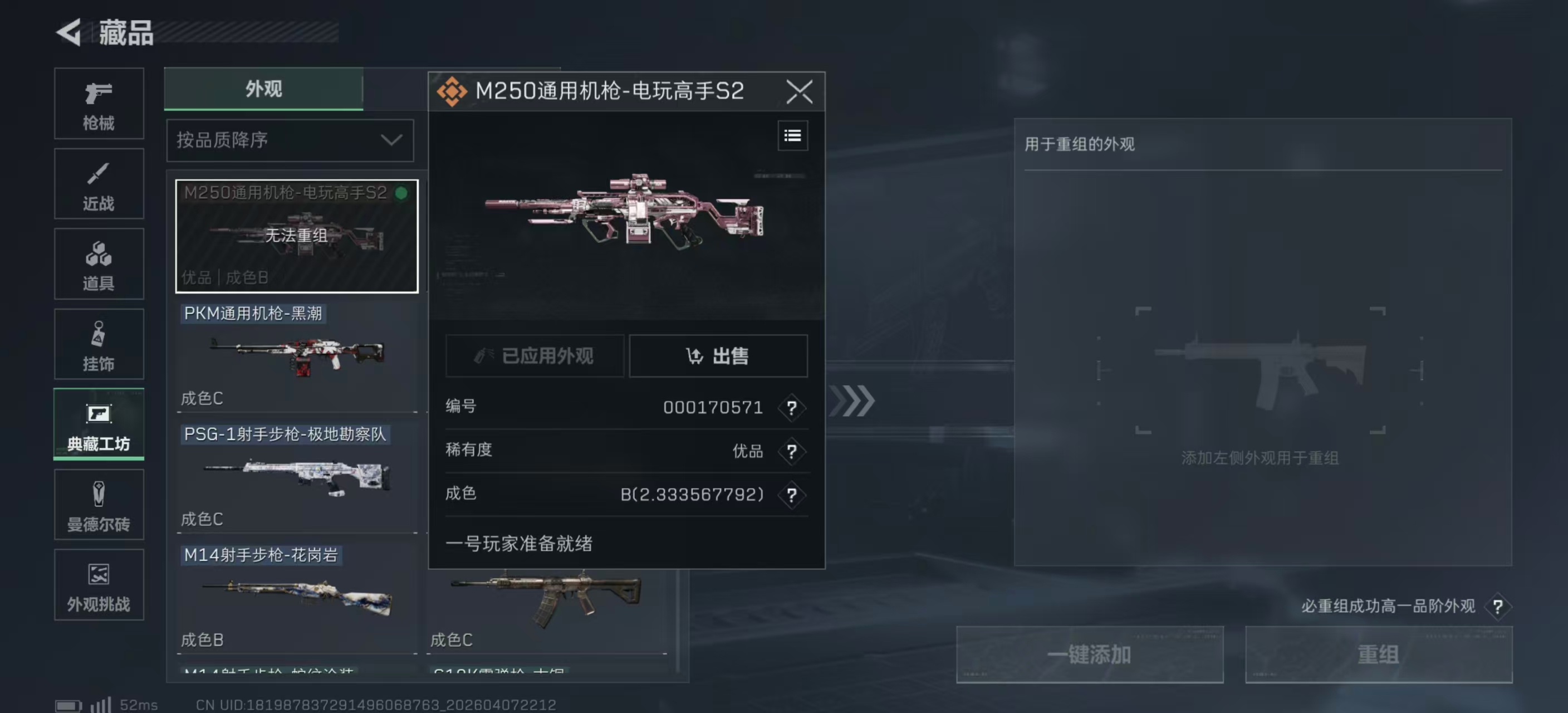This screenshot has height=713, width=1568.
Task: Click the list view icon in the detail popup
Action: pos(792,135)
